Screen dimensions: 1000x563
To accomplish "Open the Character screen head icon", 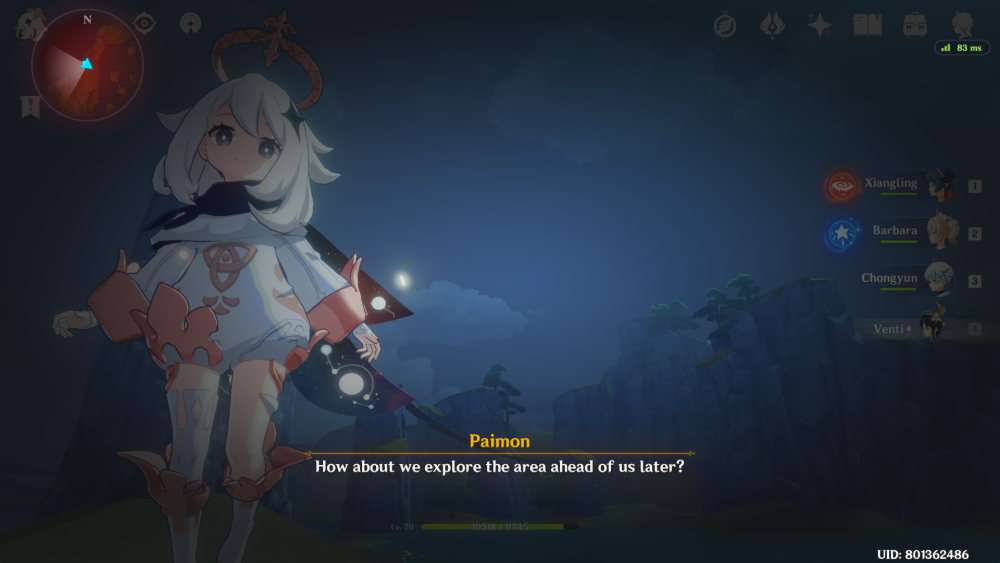I will coord(962,25).
